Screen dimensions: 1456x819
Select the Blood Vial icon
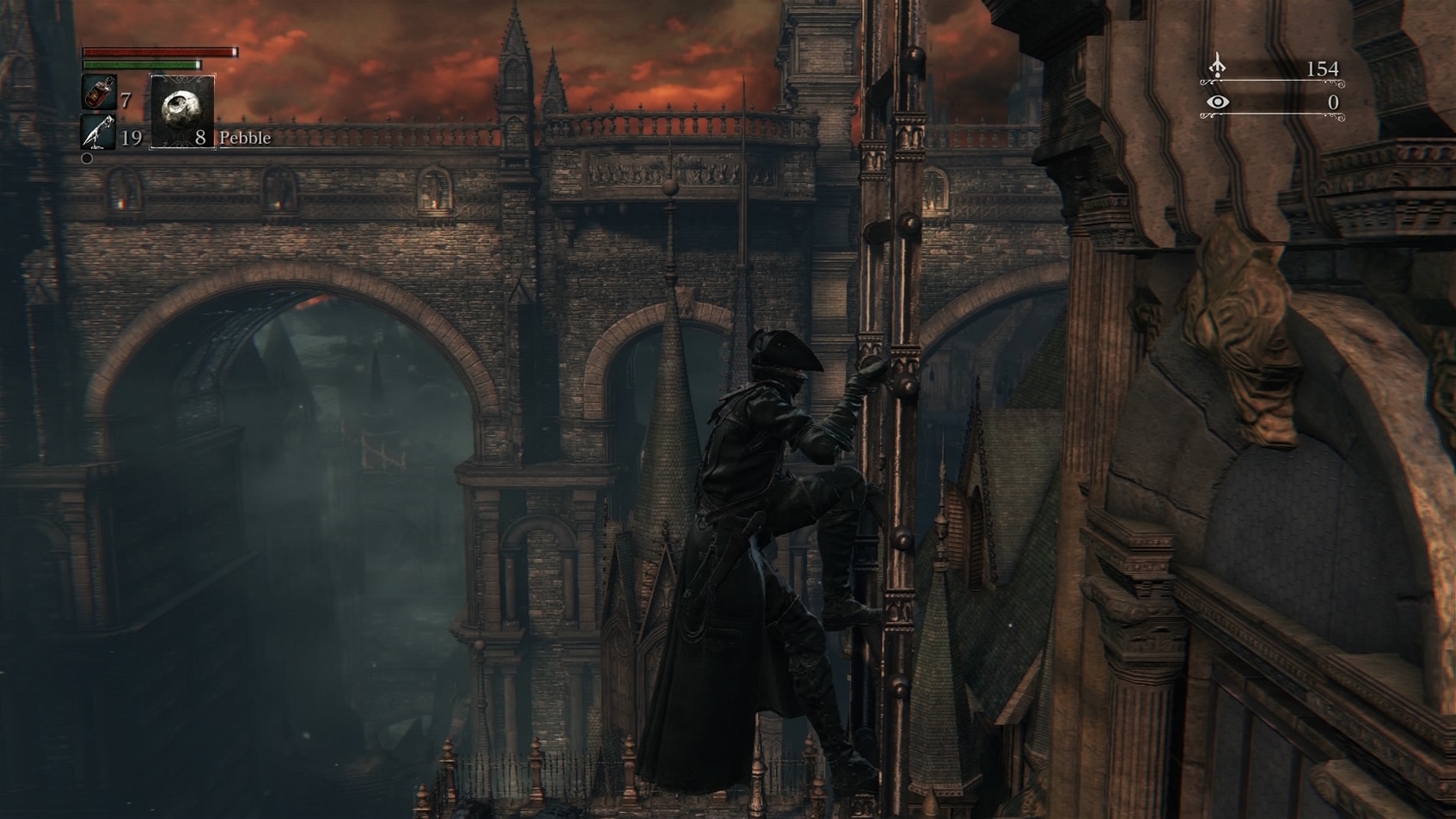[98, 93]
